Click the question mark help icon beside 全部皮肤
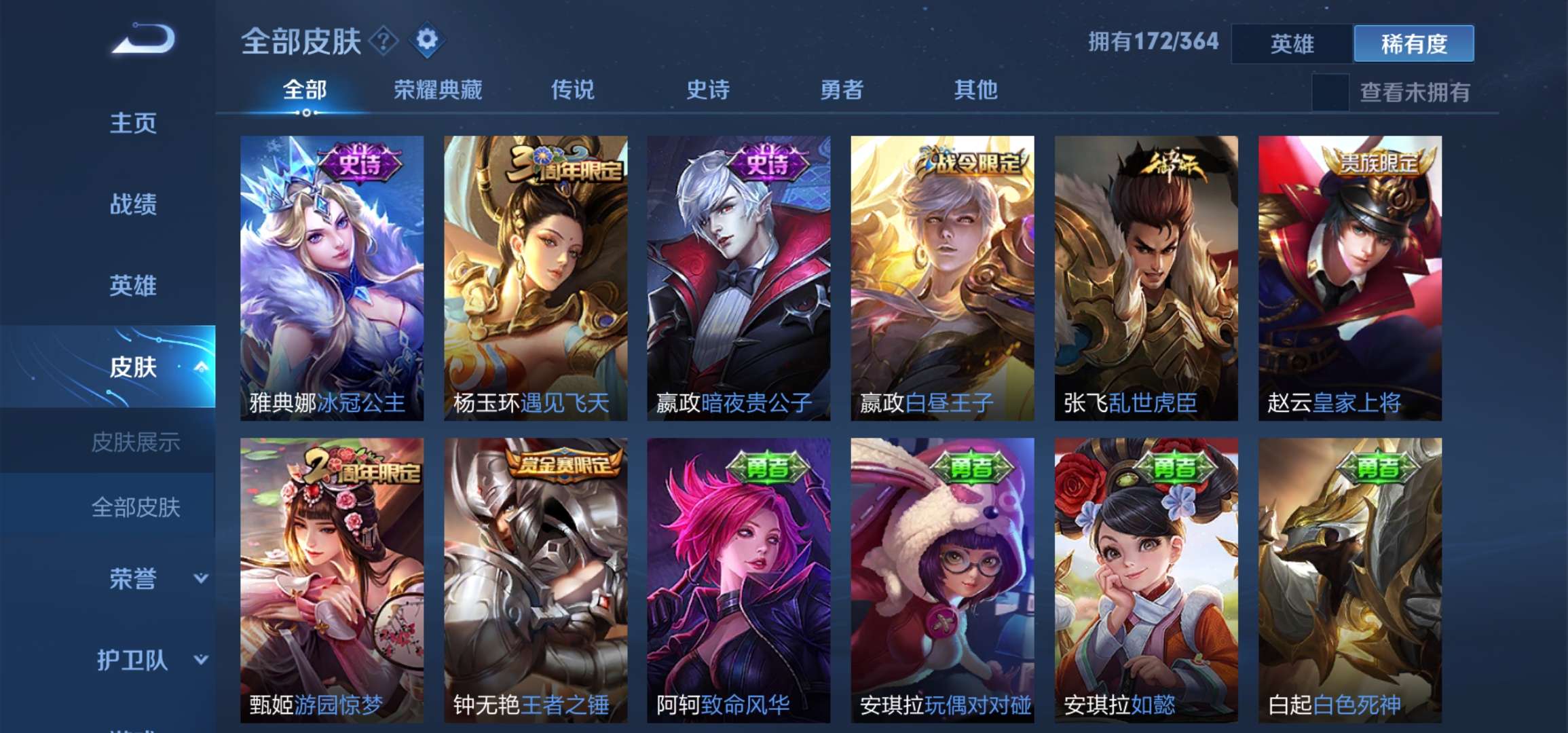 (x=382, y=42)
